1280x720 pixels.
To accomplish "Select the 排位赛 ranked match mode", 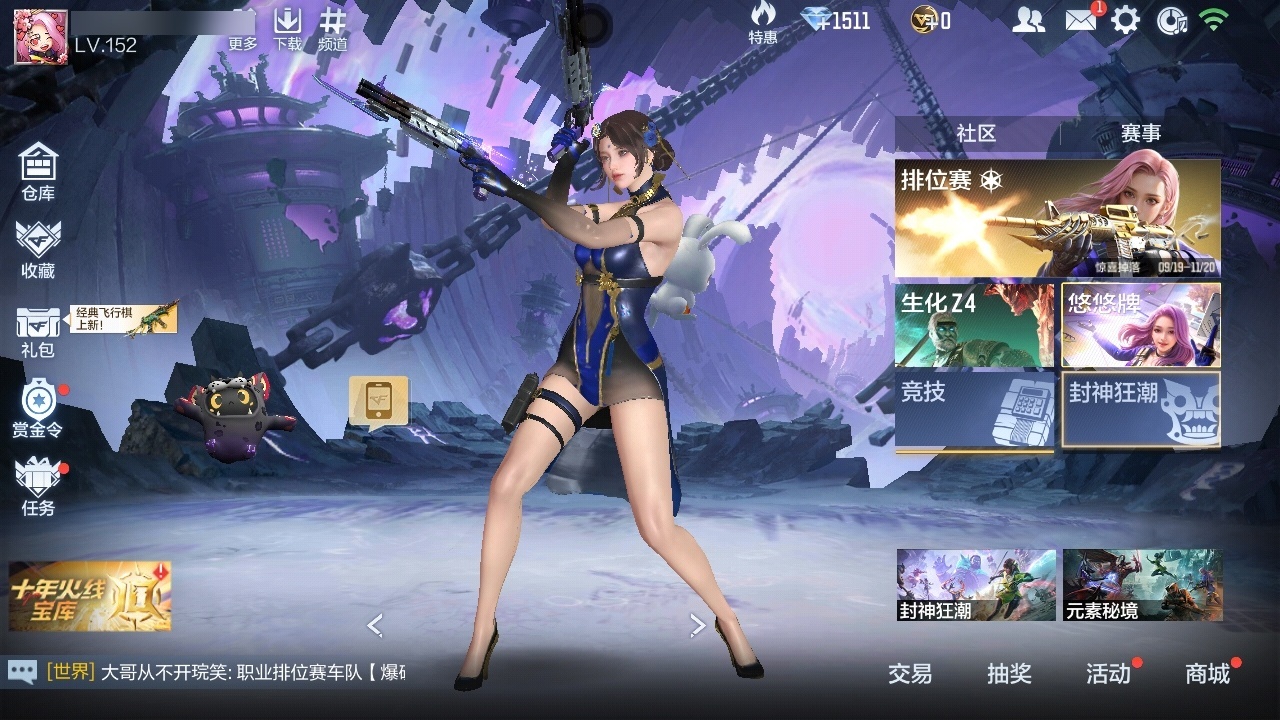I will (1057, 218).
